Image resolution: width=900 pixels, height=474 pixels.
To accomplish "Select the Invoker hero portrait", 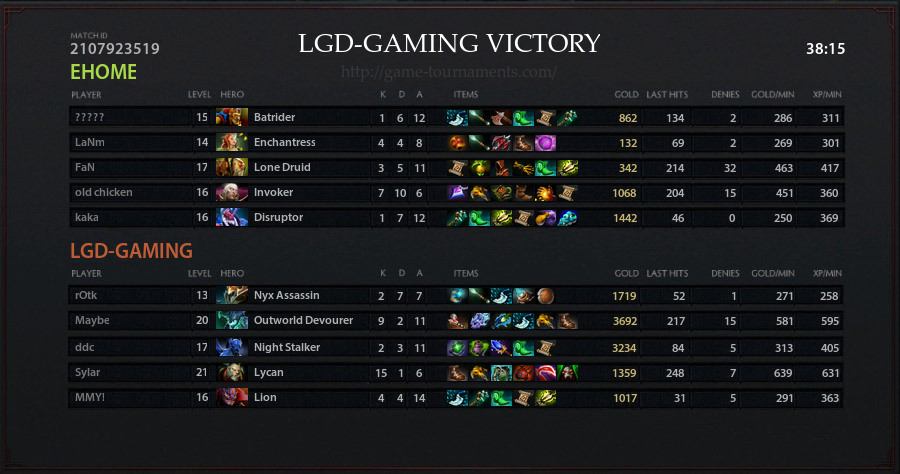I will 232,192.
